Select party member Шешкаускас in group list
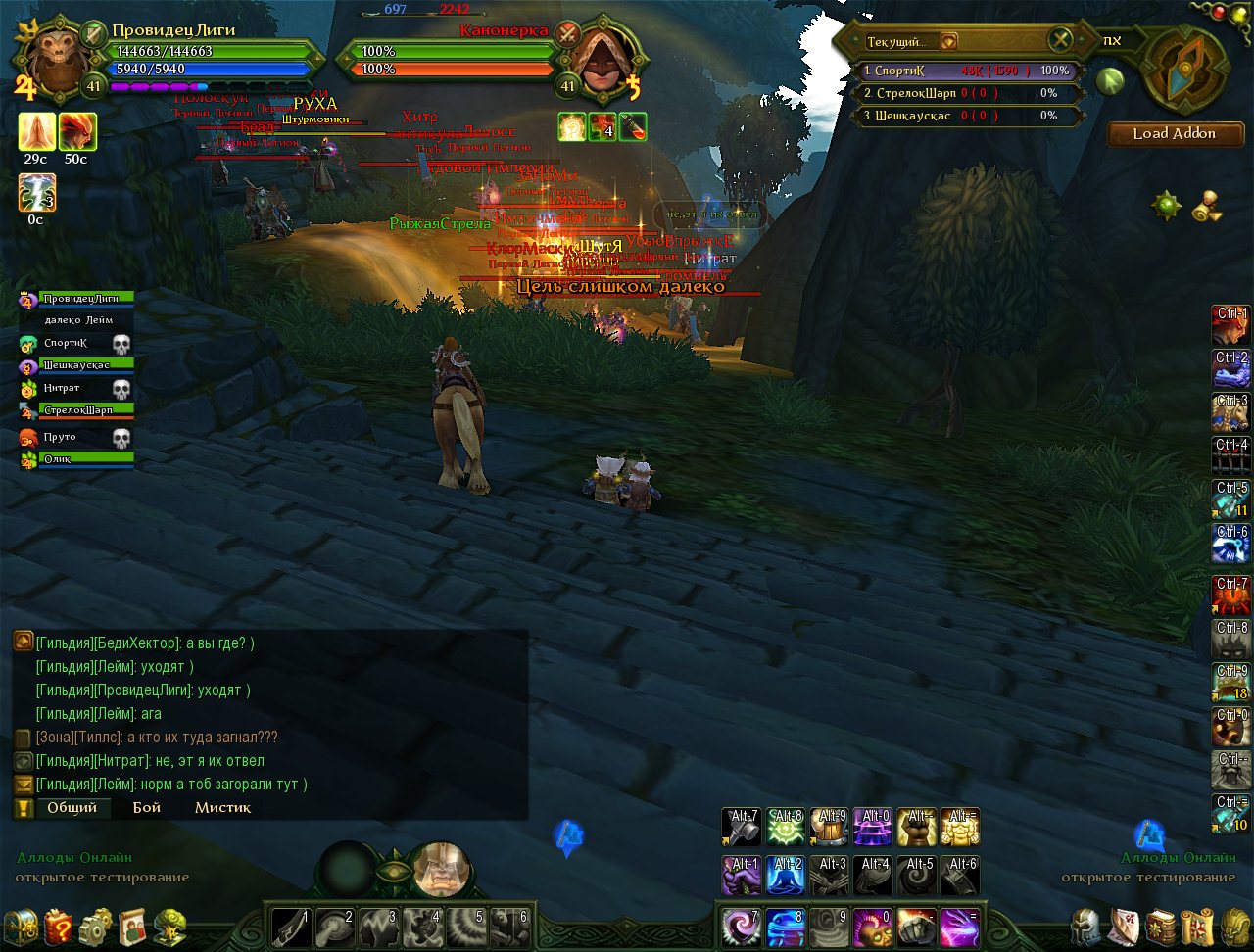 coord(86,365)
